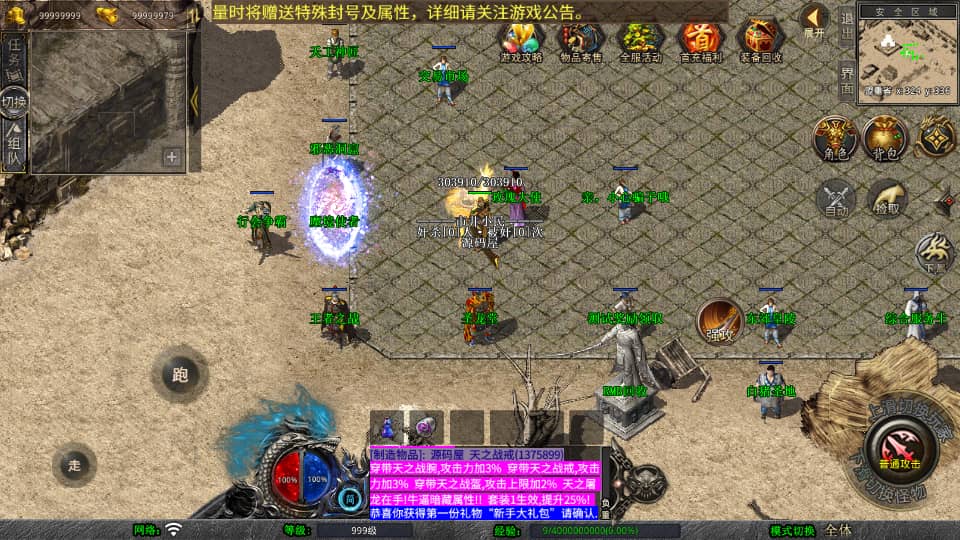
Task: Open the 首充福利 first-recharge bonus
Action: click(700, 40)
